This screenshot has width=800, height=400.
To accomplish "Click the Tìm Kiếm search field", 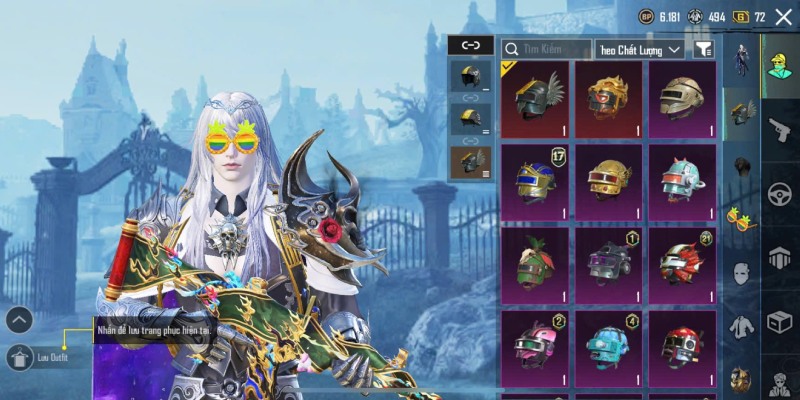I will [547, 48].
